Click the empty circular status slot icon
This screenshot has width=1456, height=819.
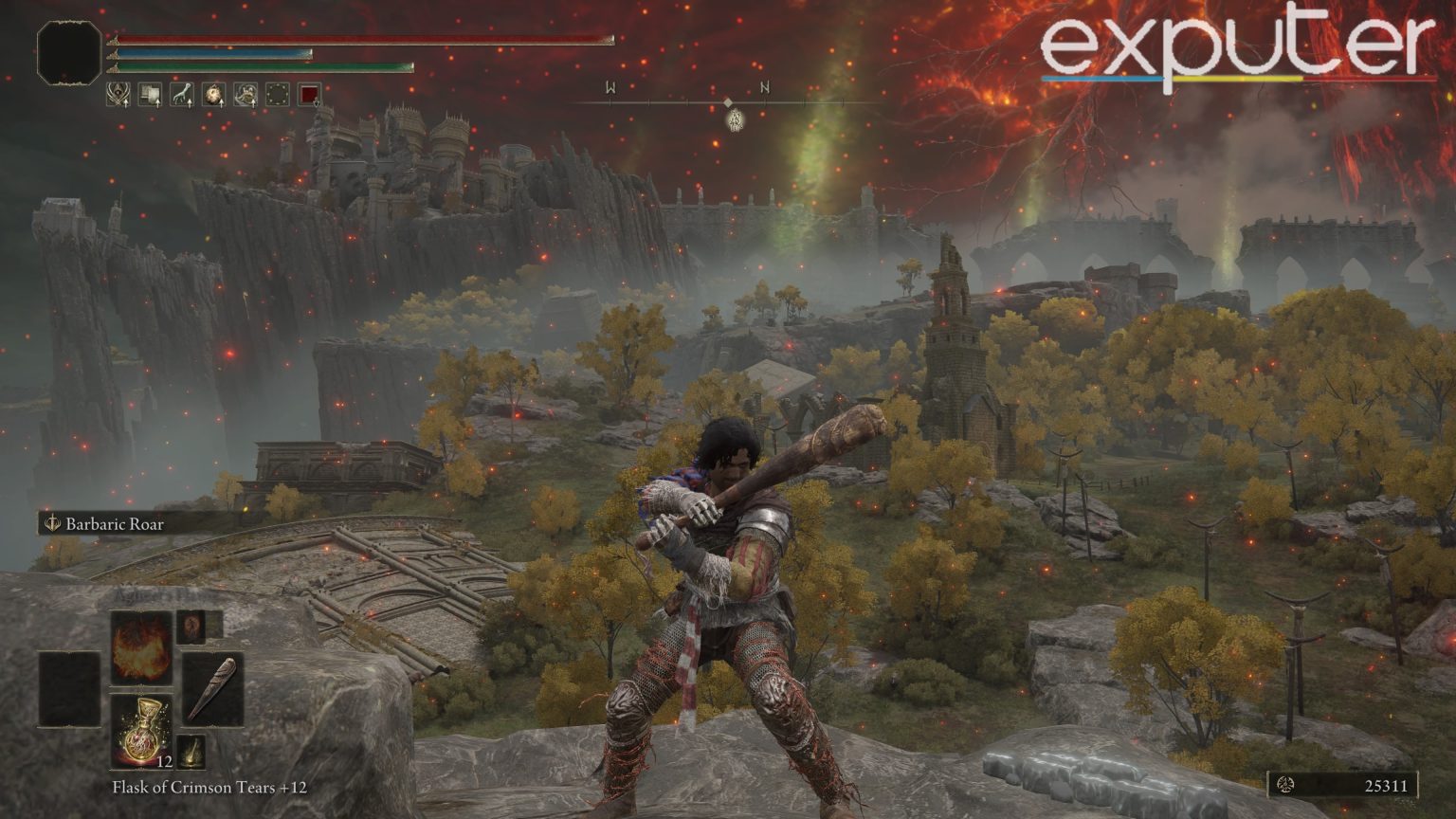tap(277, 93)
